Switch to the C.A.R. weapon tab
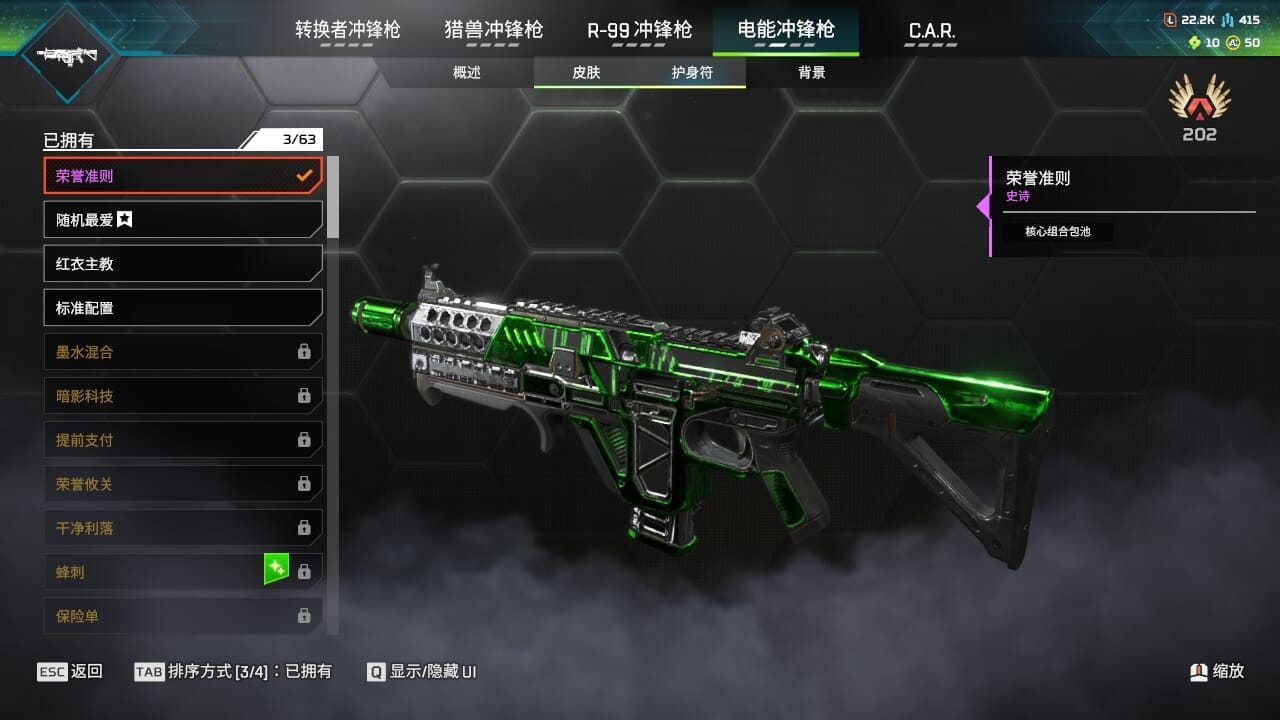Image resolution: width=1280 pixels, height=720 pixels. click(x=931, y=31)
